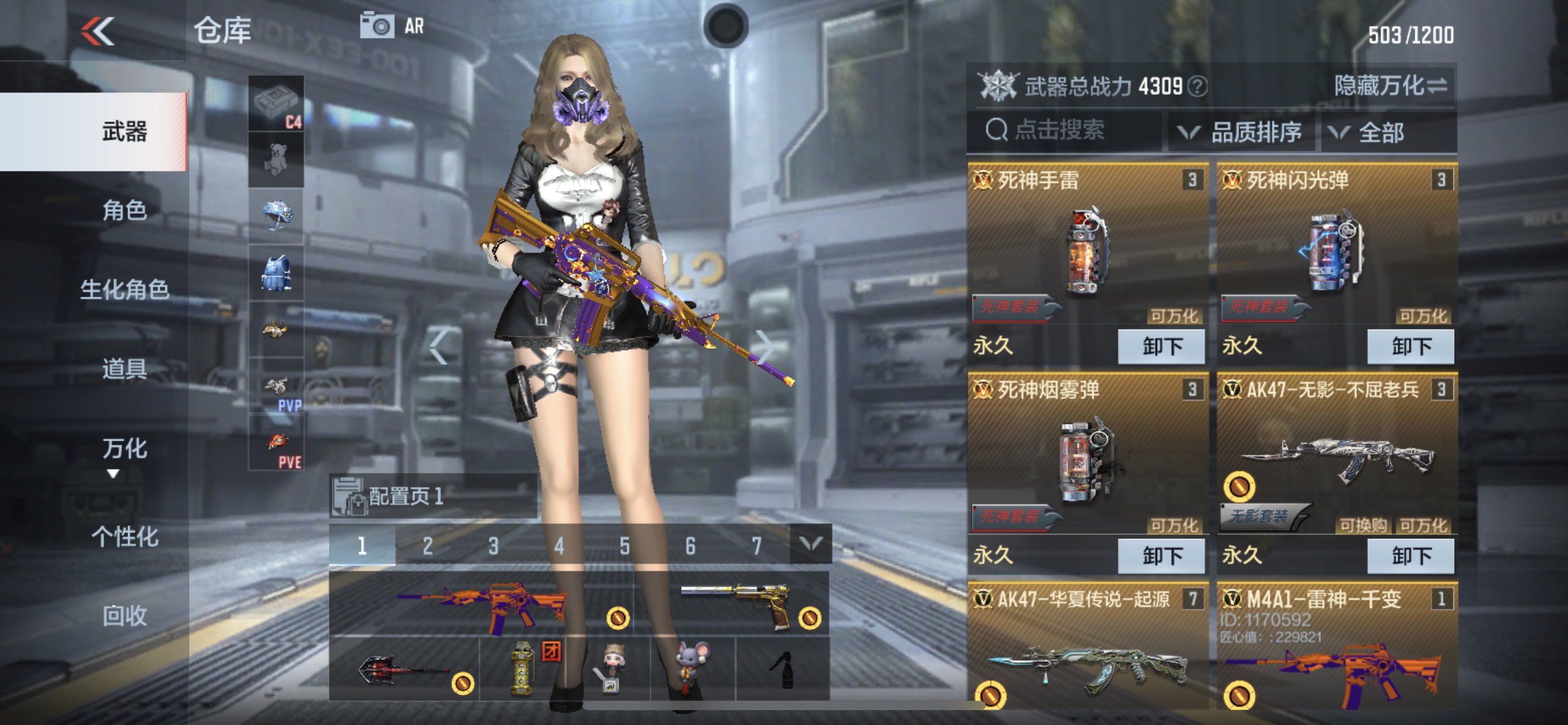
Task: Select the C4 equipment slot
Action: (x=276, y=103)
